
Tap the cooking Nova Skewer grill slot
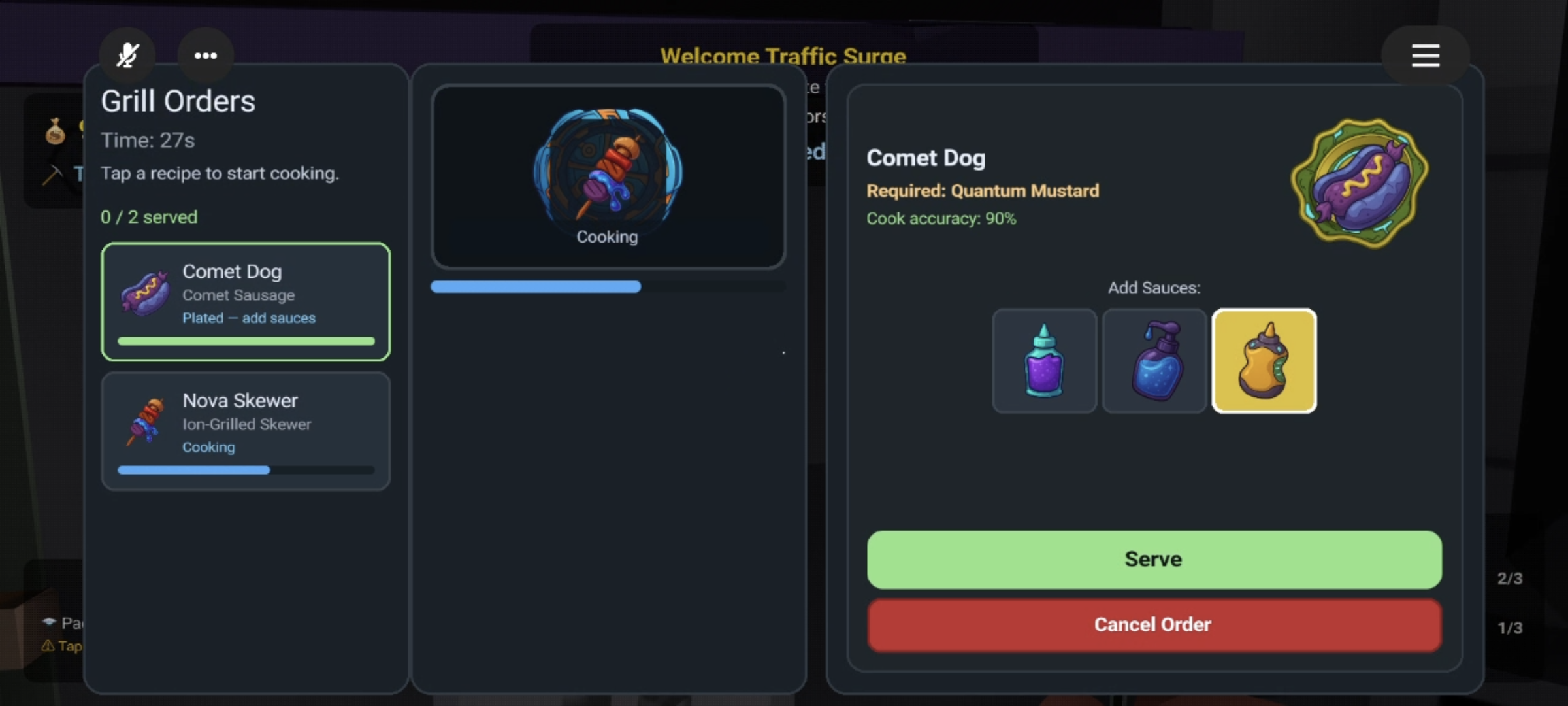(x=608, y=176)
